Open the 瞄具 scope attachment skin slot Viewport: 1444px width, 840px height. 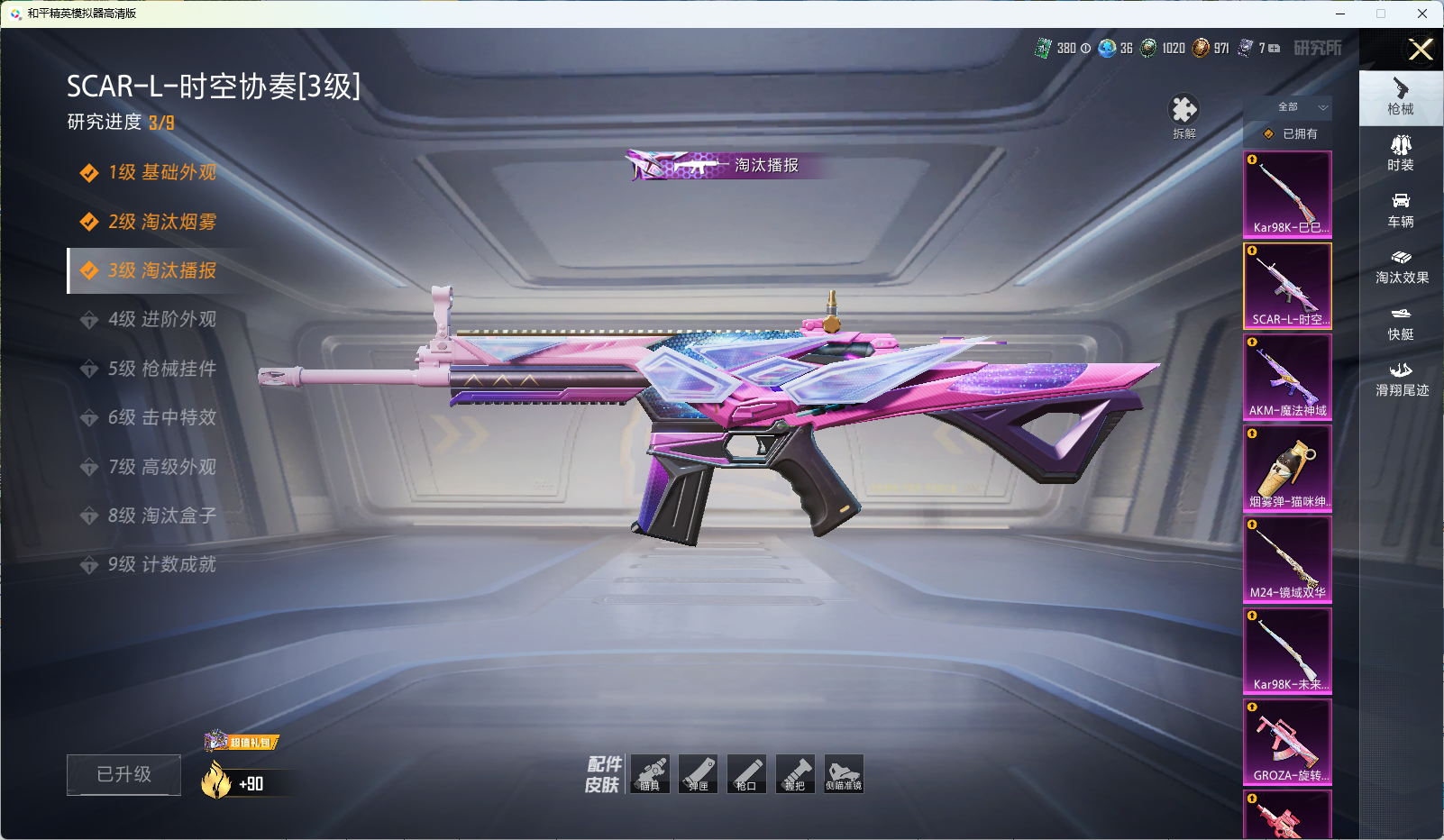point(650,774)
